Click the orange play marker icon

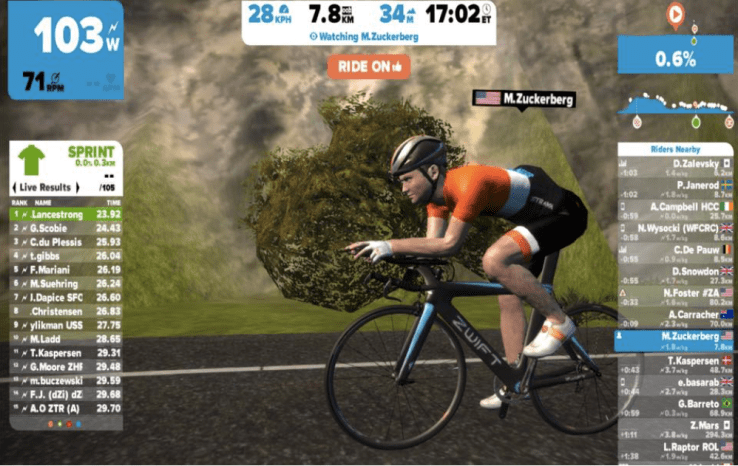coord(675,15)
